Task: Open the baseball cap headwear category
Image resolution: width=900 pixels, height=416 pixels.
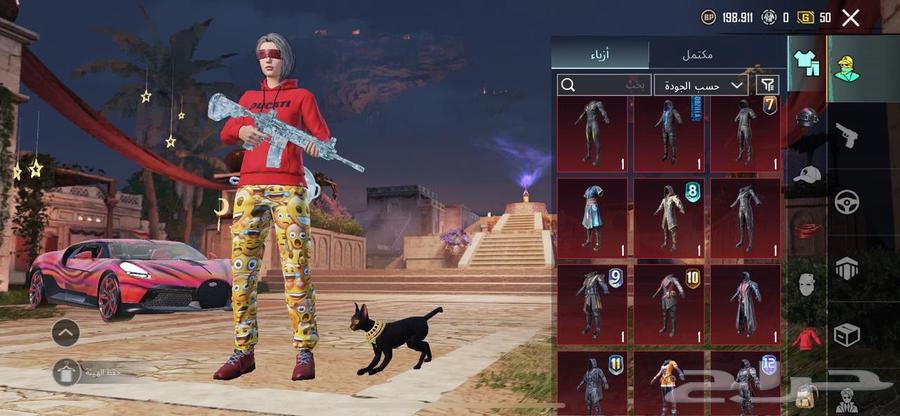Action: click(x=807, y=173)
